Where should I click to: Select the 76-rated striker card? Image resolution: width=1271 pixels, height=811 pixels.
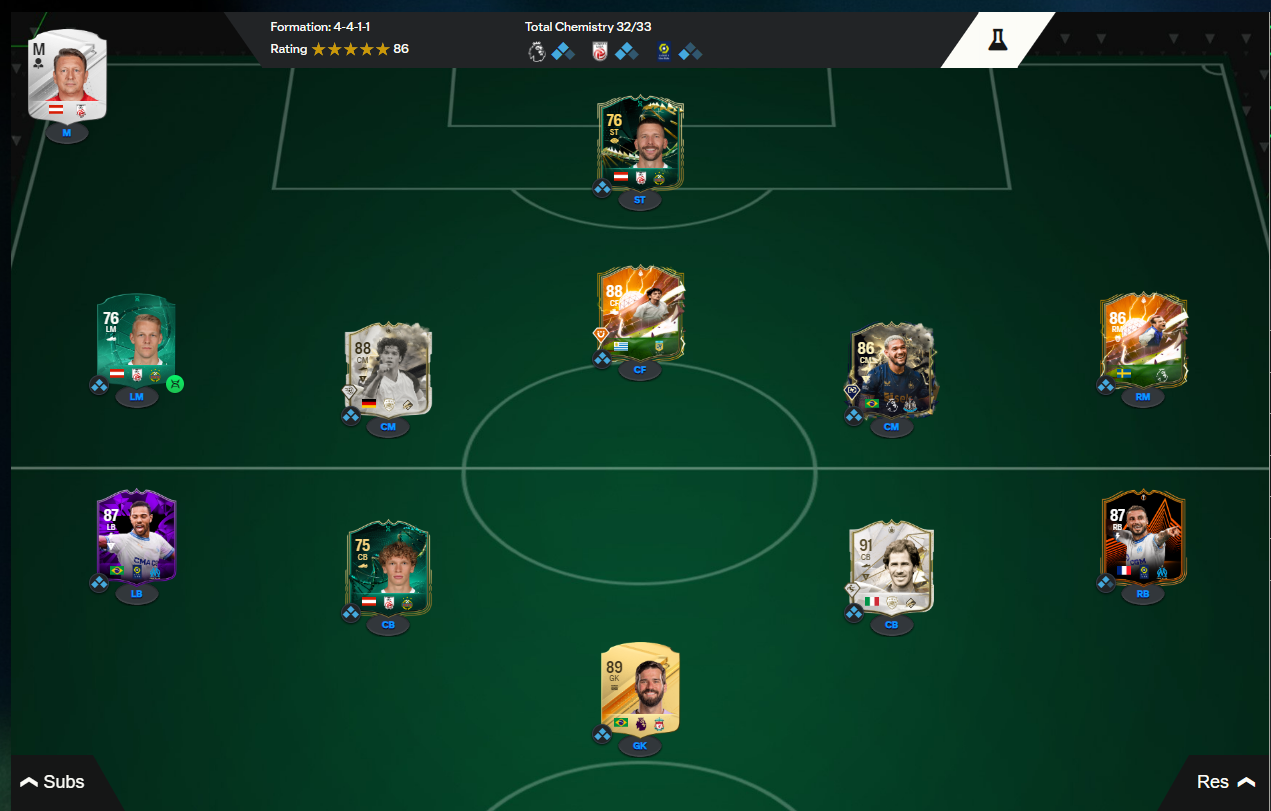click(640, 143)
